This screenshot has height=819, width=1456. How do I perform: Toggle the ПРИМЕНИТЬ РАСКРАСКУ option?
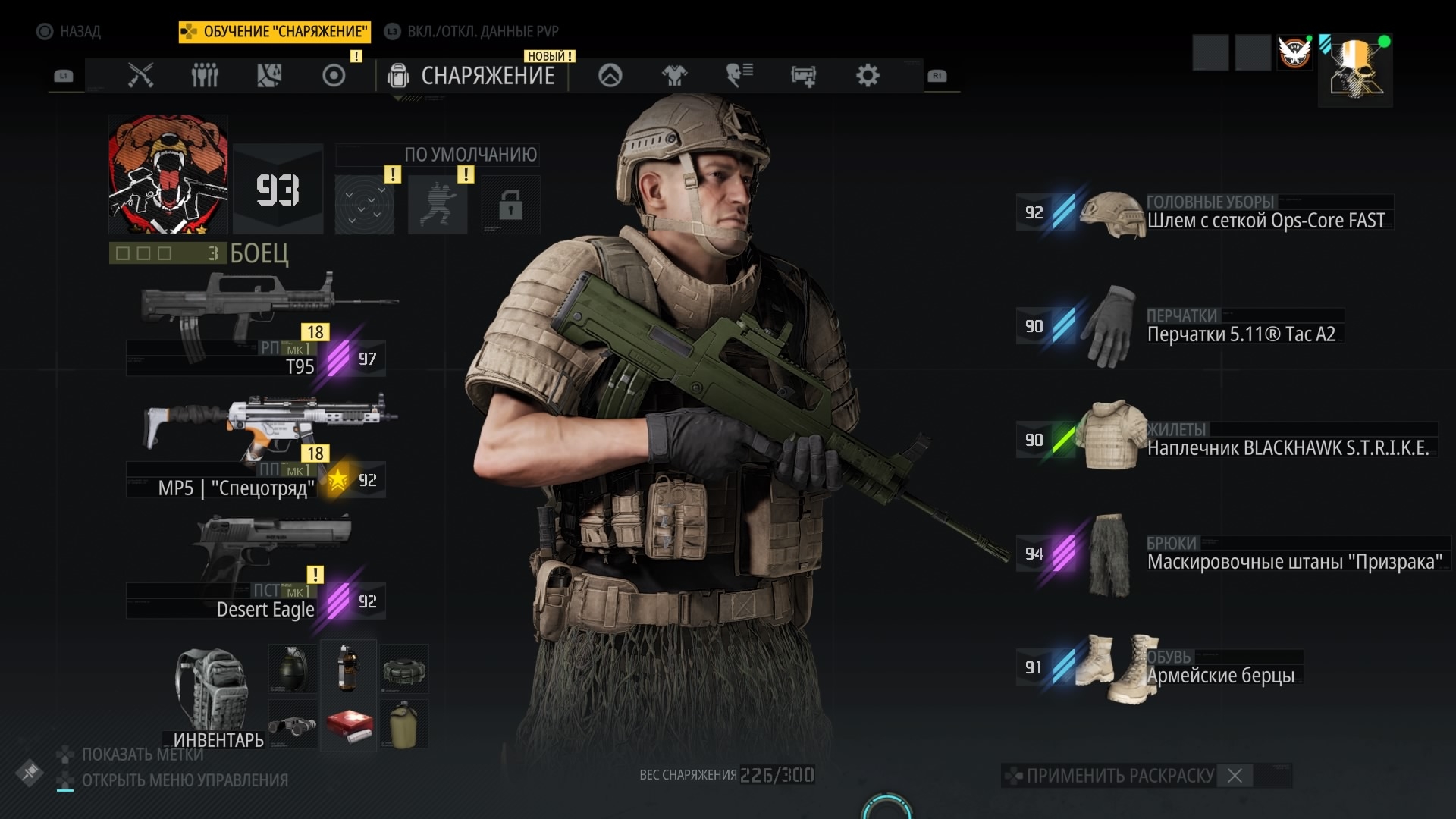(x=1121, y=776)
